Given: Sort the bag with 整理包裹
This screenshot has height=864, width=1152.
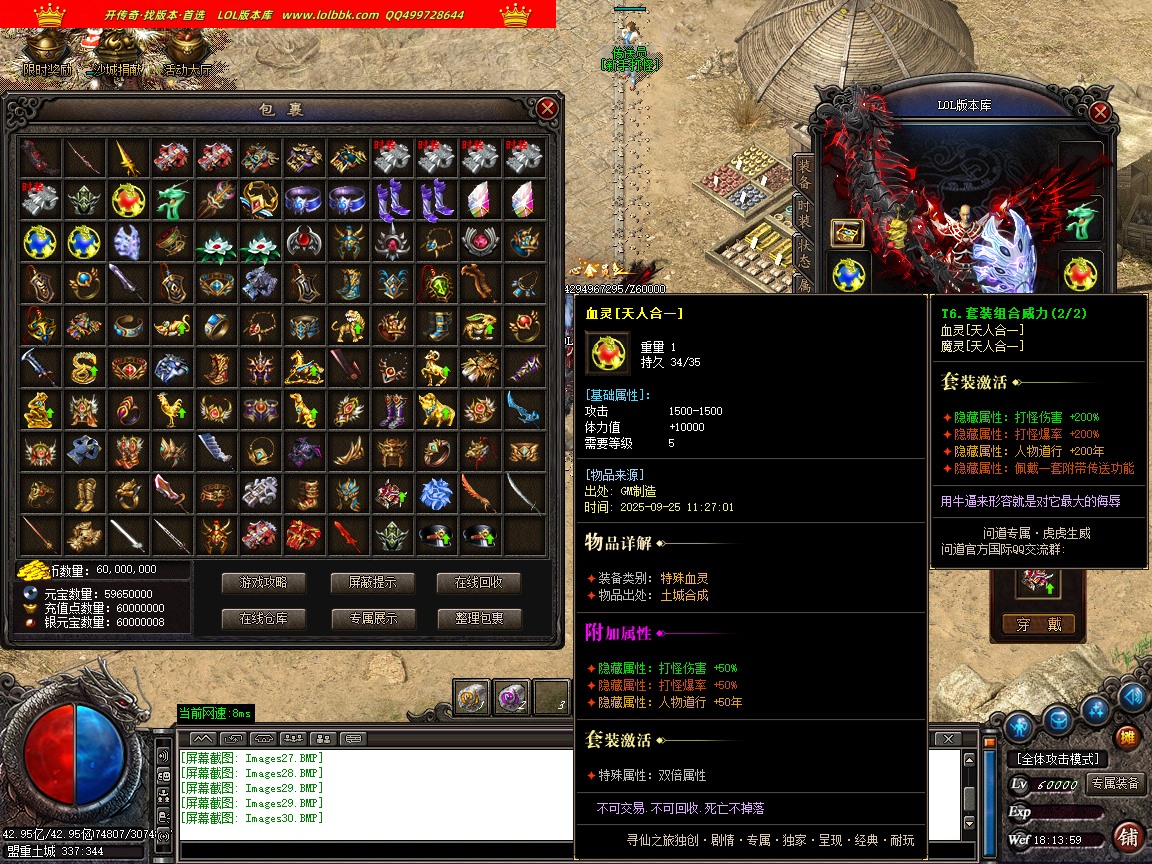Looking at the screenshot, I should 479,619.
